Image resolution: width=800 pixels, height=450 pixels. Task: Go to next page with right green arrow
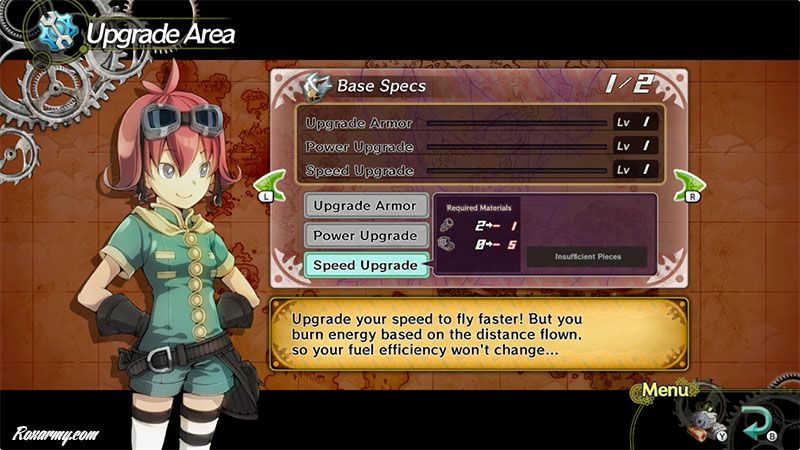[688, 185]
